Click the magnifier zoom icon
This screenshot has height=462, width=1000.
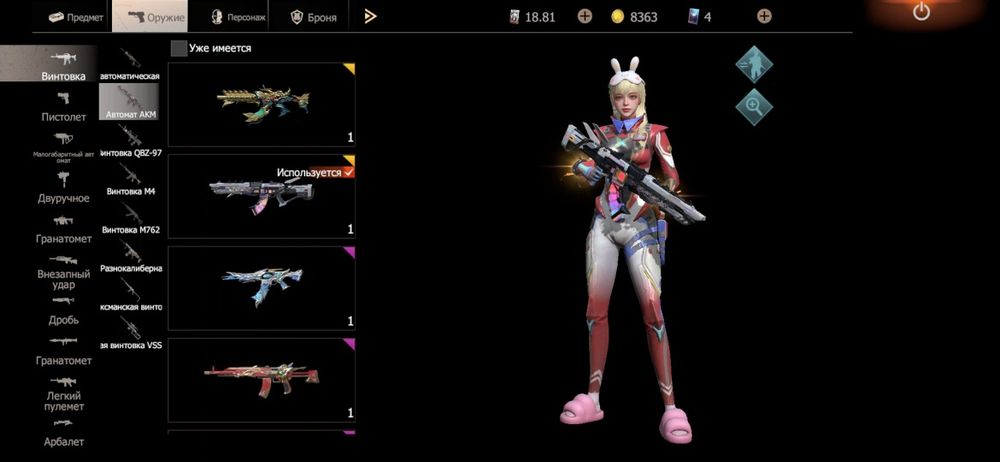[754, 105]
